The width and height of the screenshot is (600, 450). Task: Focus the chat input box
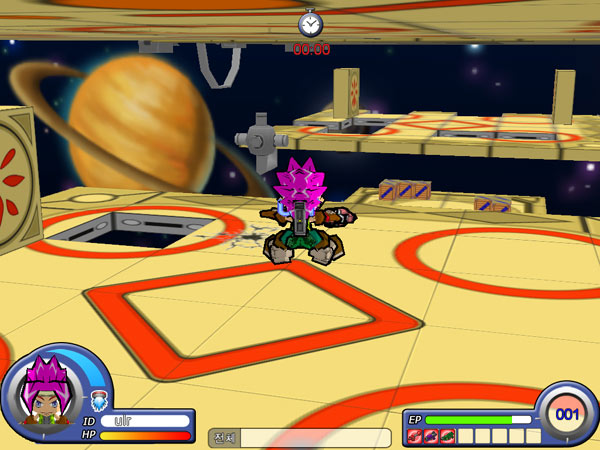pos(315,437)
